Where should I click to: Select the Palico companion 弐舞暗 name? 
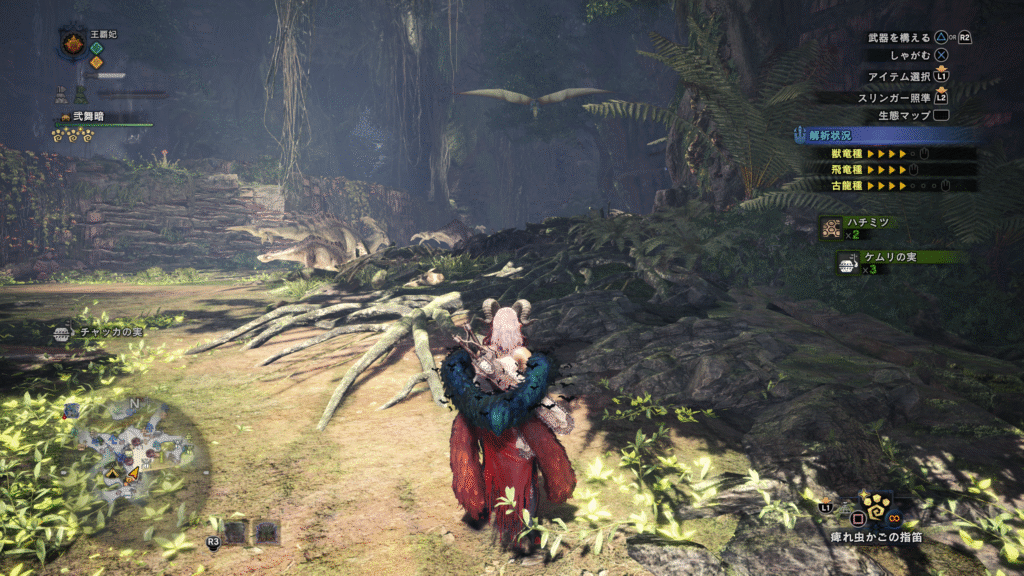pyautogui.click(x=86, y=117)
